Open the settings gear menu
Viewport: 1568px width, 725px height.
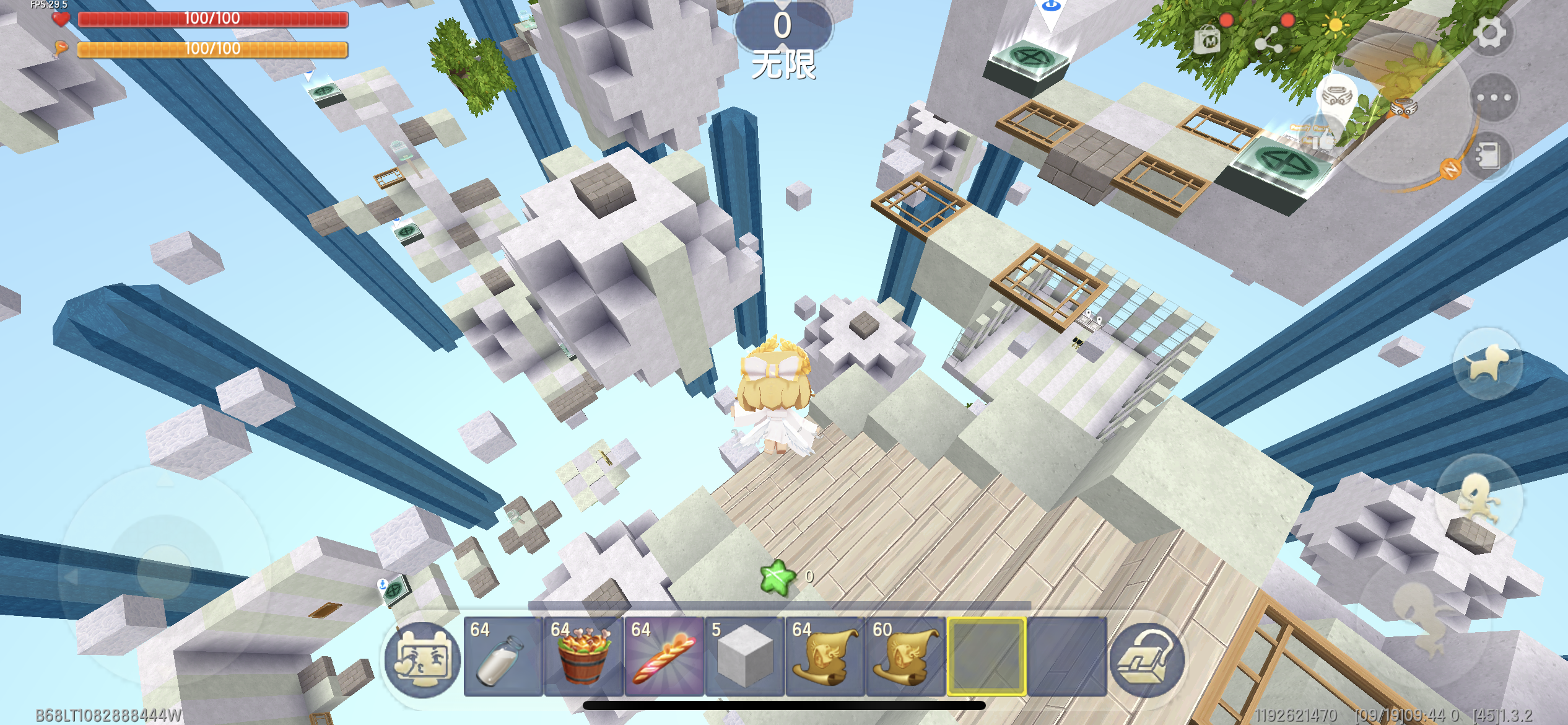click(x=1490, y=32)
